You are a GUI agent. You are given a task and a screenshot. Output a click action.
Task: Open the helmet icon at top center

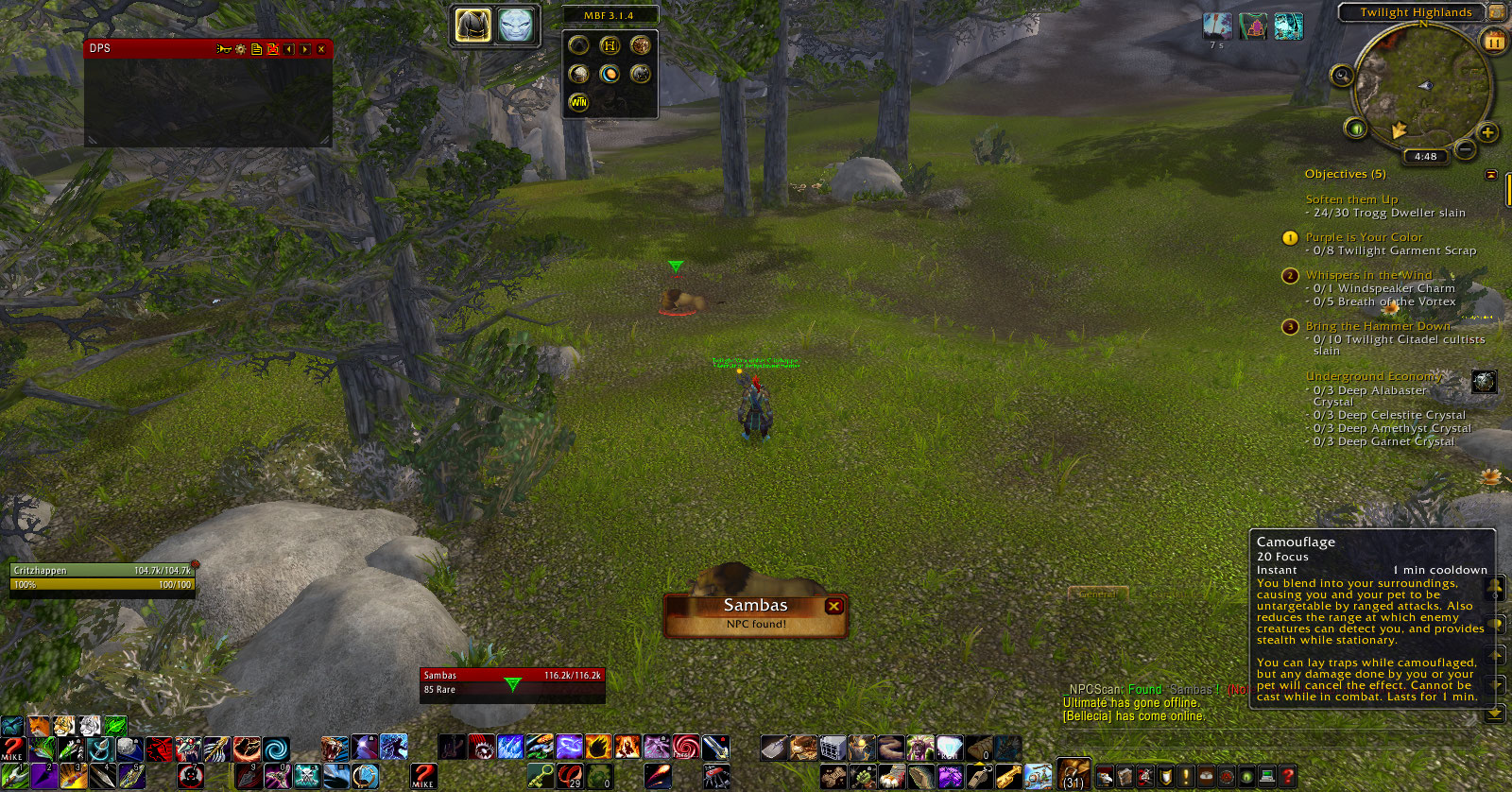click(x=473, y=26)
